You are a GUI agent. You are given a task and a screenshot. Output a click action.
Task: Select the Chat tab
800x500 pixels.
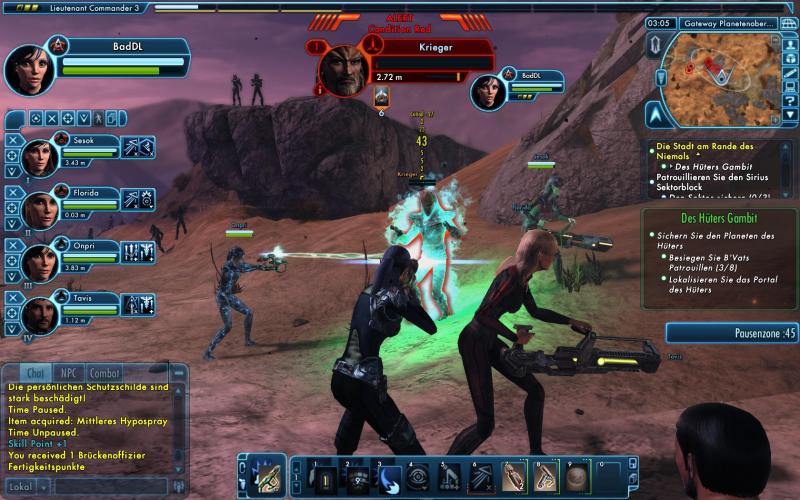point(35,372)
